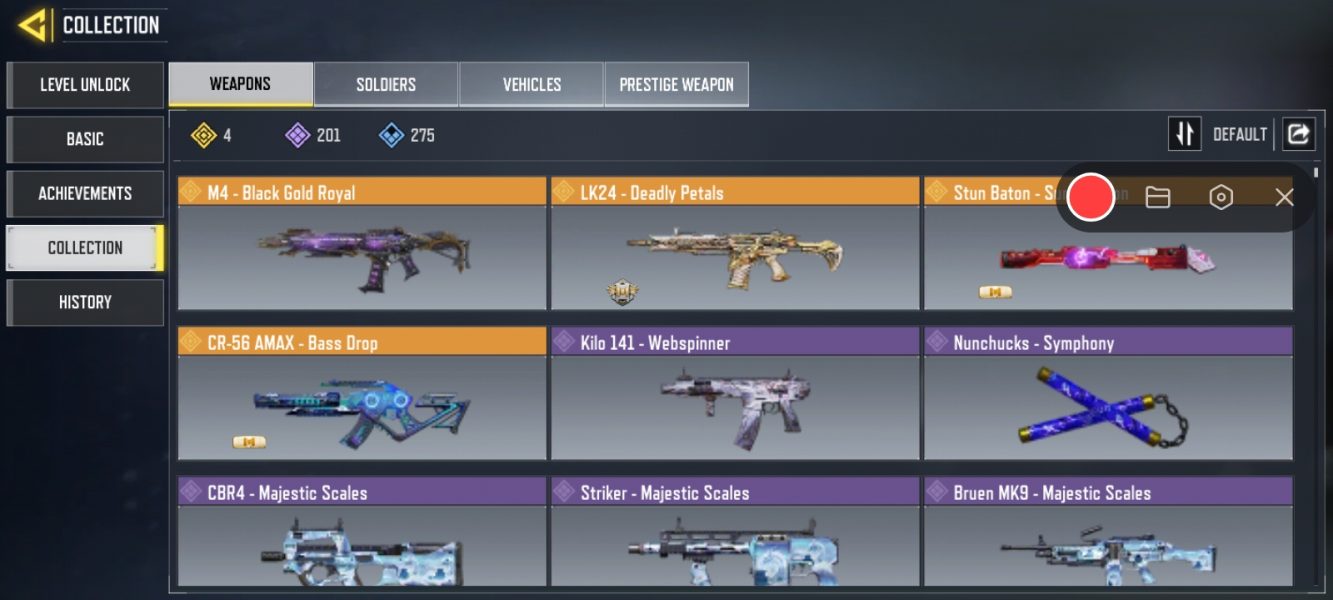
Task: Open the Basic section
Action: click(85, 139)
